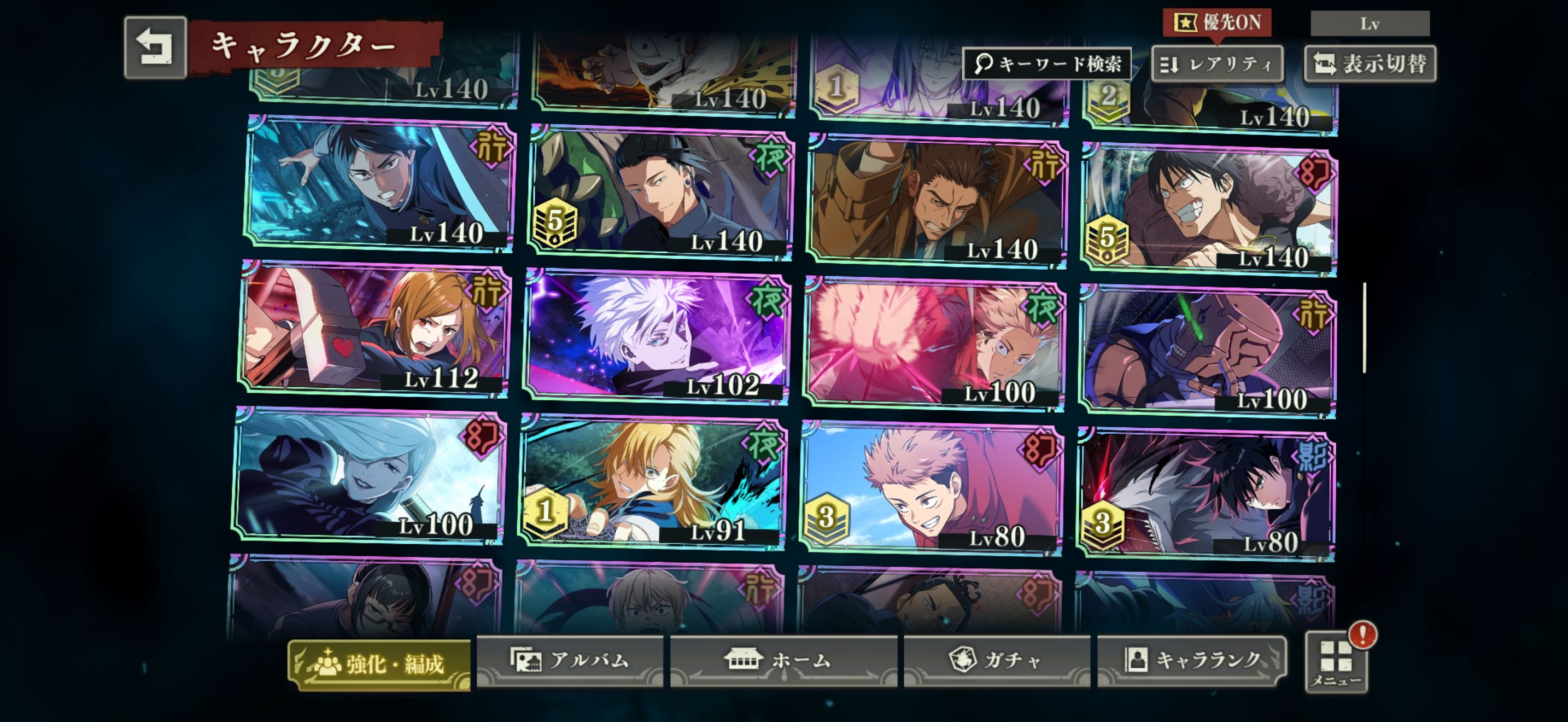Select the Lv100 robot character card
The height and width of the screenshot is (722, 1568).
1208,351
